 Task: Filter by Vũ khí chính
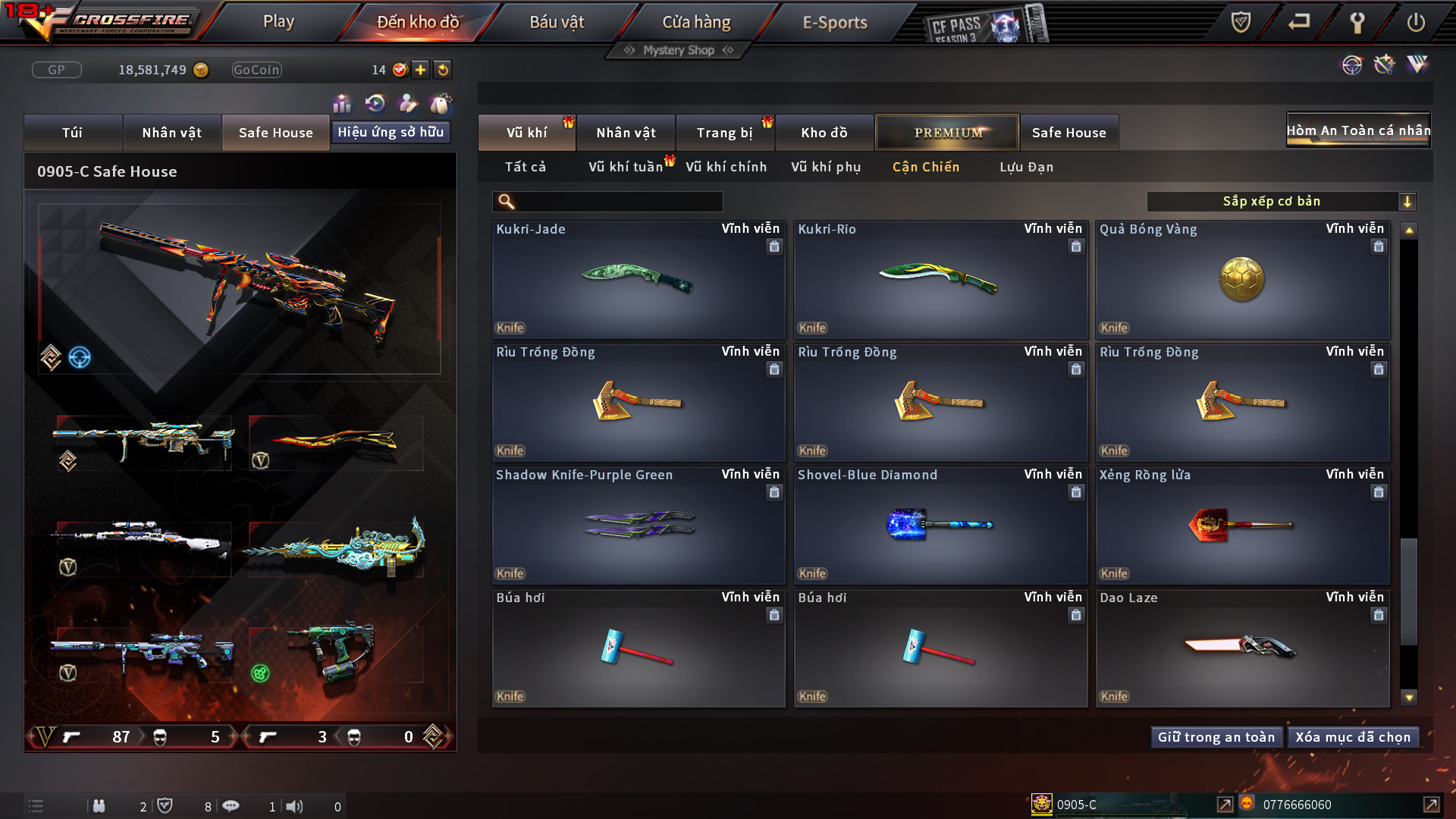726,167
